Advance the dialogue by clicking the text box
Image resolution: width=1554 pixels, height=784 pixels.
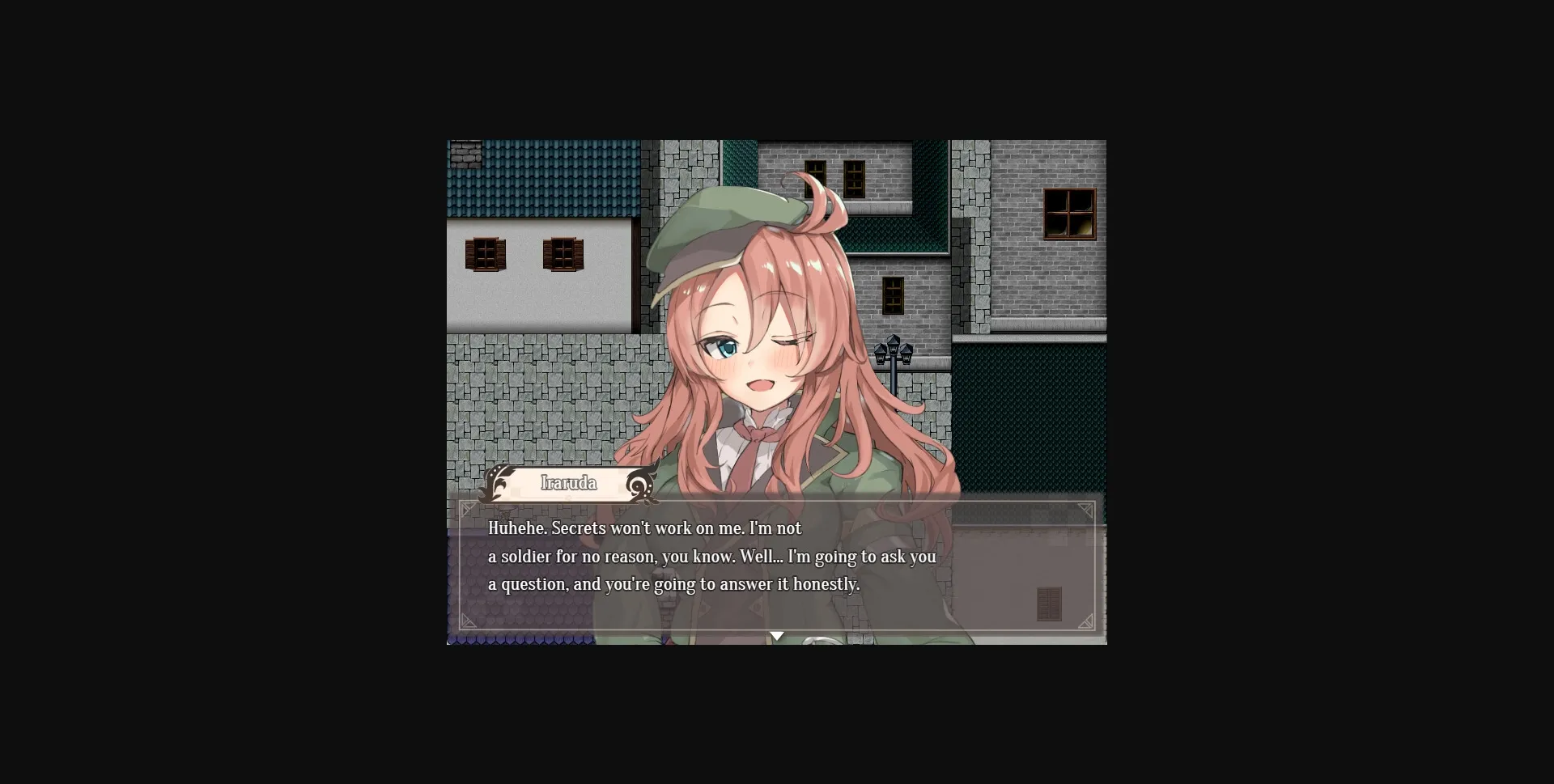pyautogui.click(x=777, y=566)
